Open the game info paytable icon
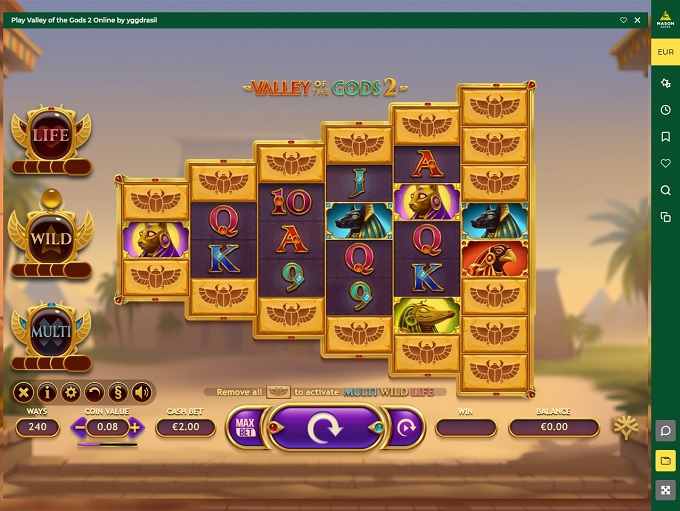Screen dimensions: 680x511 pyautogui.click(x=47, y=392)
